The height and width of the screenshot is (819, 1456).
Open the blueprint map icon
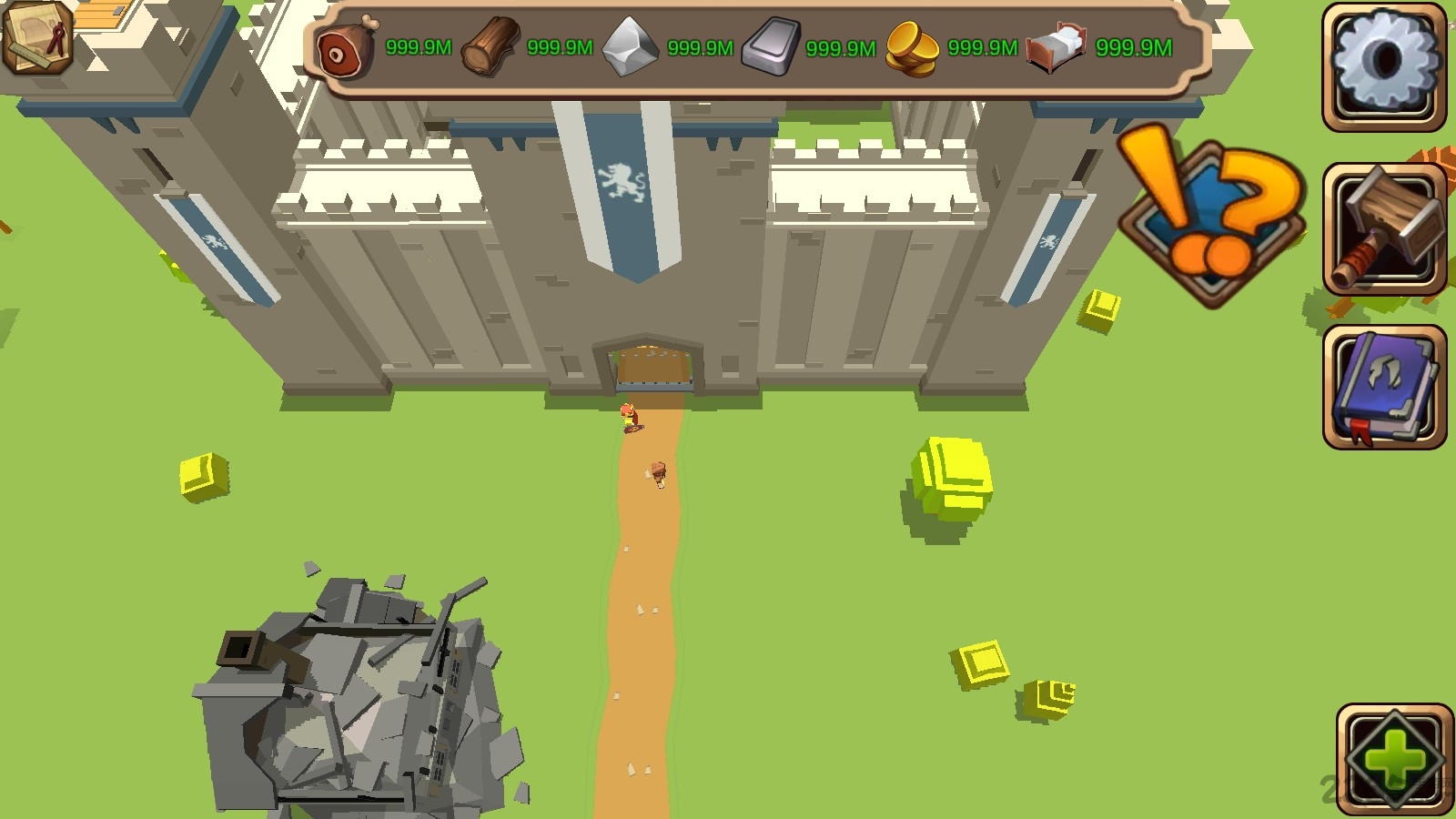click(x=38, y=36)
